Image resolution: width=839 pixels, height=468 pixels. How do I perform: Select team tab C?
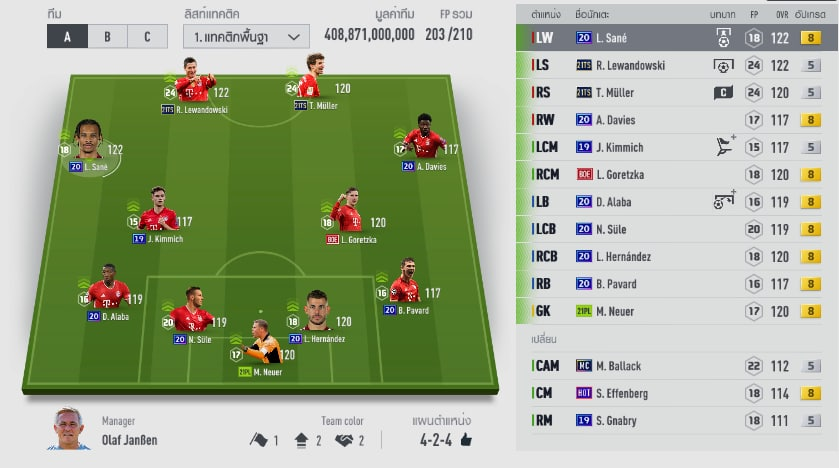(x=147, y=37)
